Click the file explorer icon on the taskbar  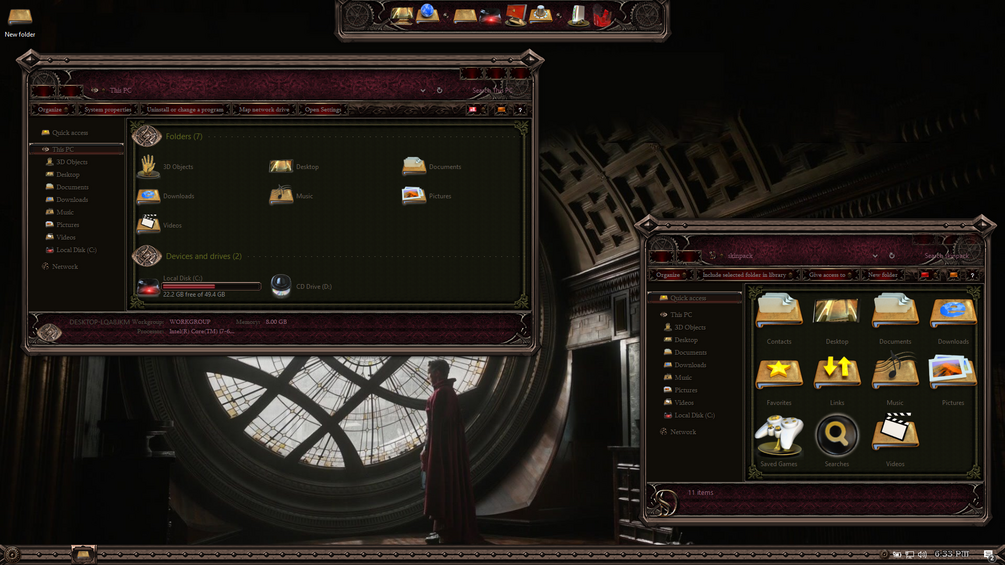click(x=83, y=554)
